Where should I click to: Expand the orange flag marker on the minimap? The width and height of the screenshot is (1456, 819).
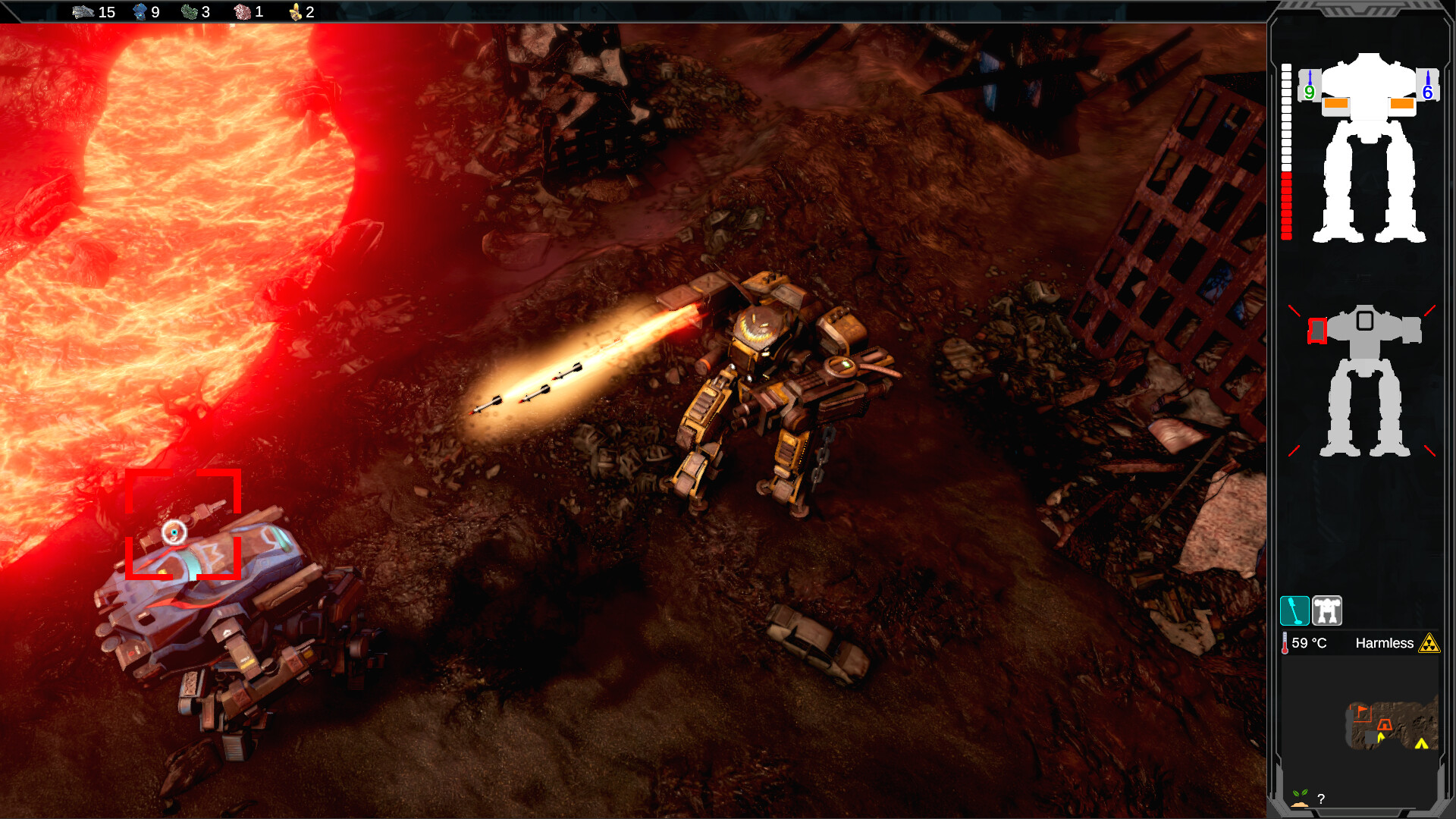click(1361, 708)
